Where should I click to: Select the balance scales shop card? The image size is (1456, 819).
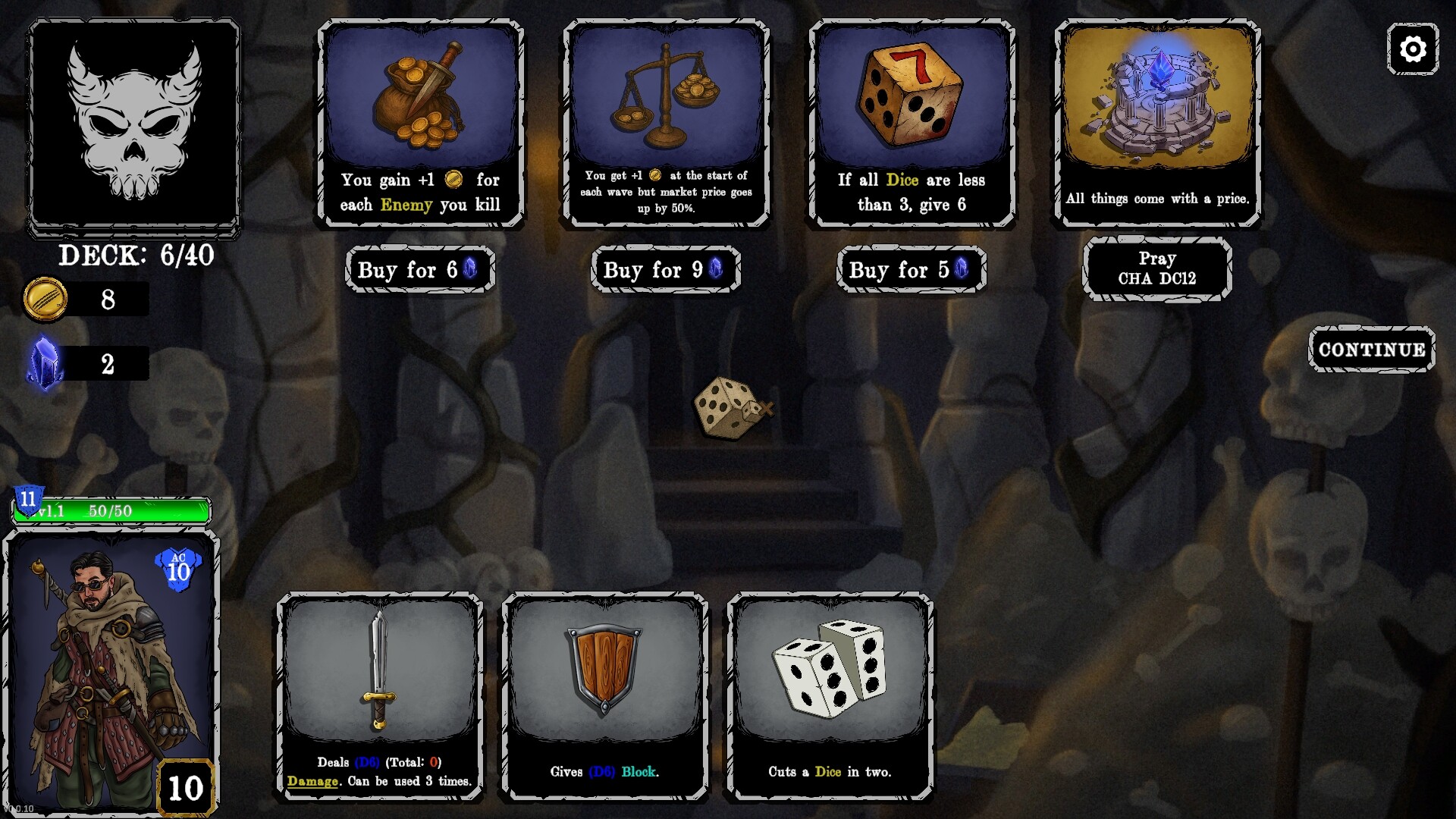click(666, 123)
